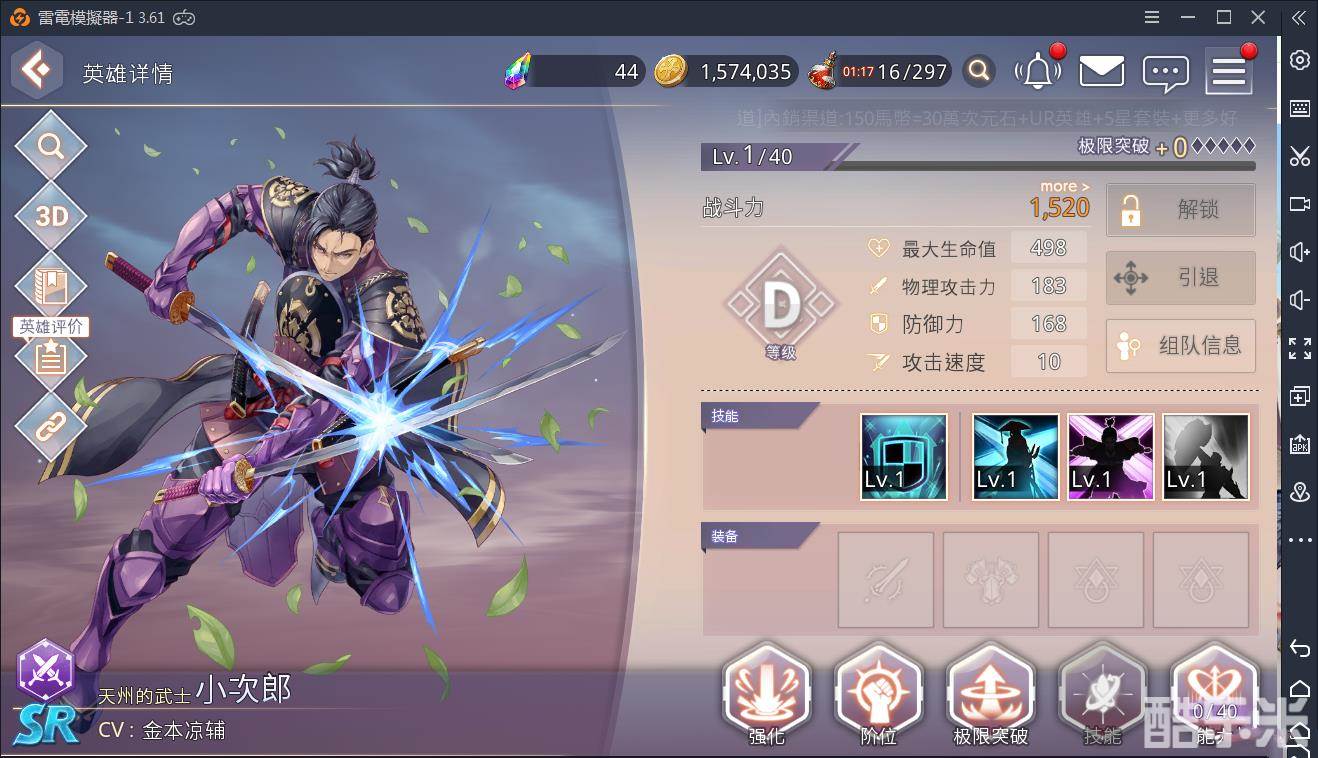Open the 阶位 rank-up menu
The width and height of the screenshot is (1318, 758).
[x=877, y=698]
